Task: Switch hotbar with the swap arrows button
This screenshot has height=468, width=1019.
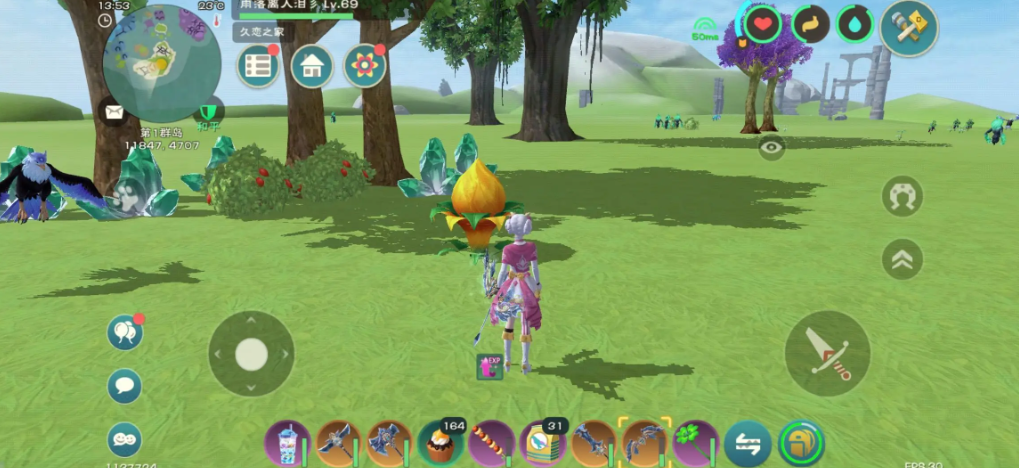Action: pos(748,443)
